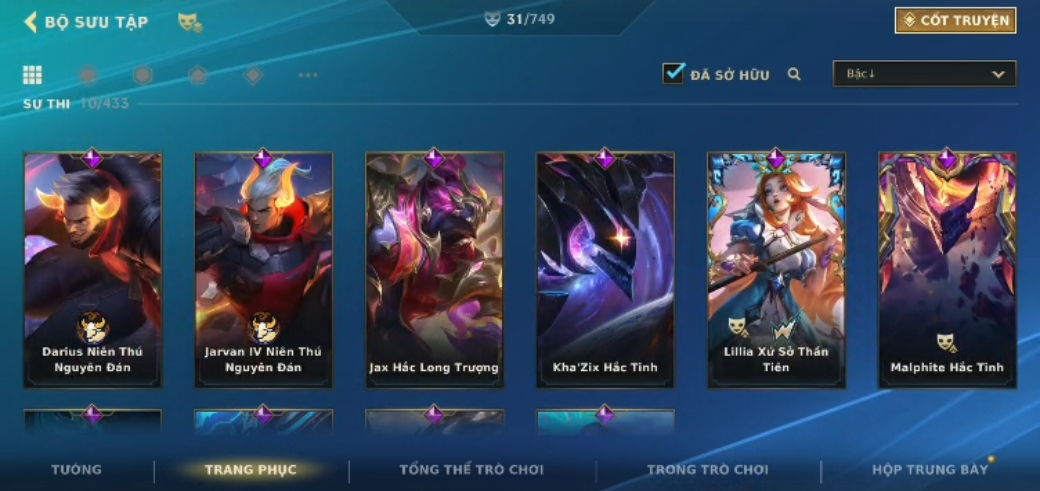This screenshot has width=1040, height=491.
Task: Click the search magnifier icon
Action: point(794,74)
